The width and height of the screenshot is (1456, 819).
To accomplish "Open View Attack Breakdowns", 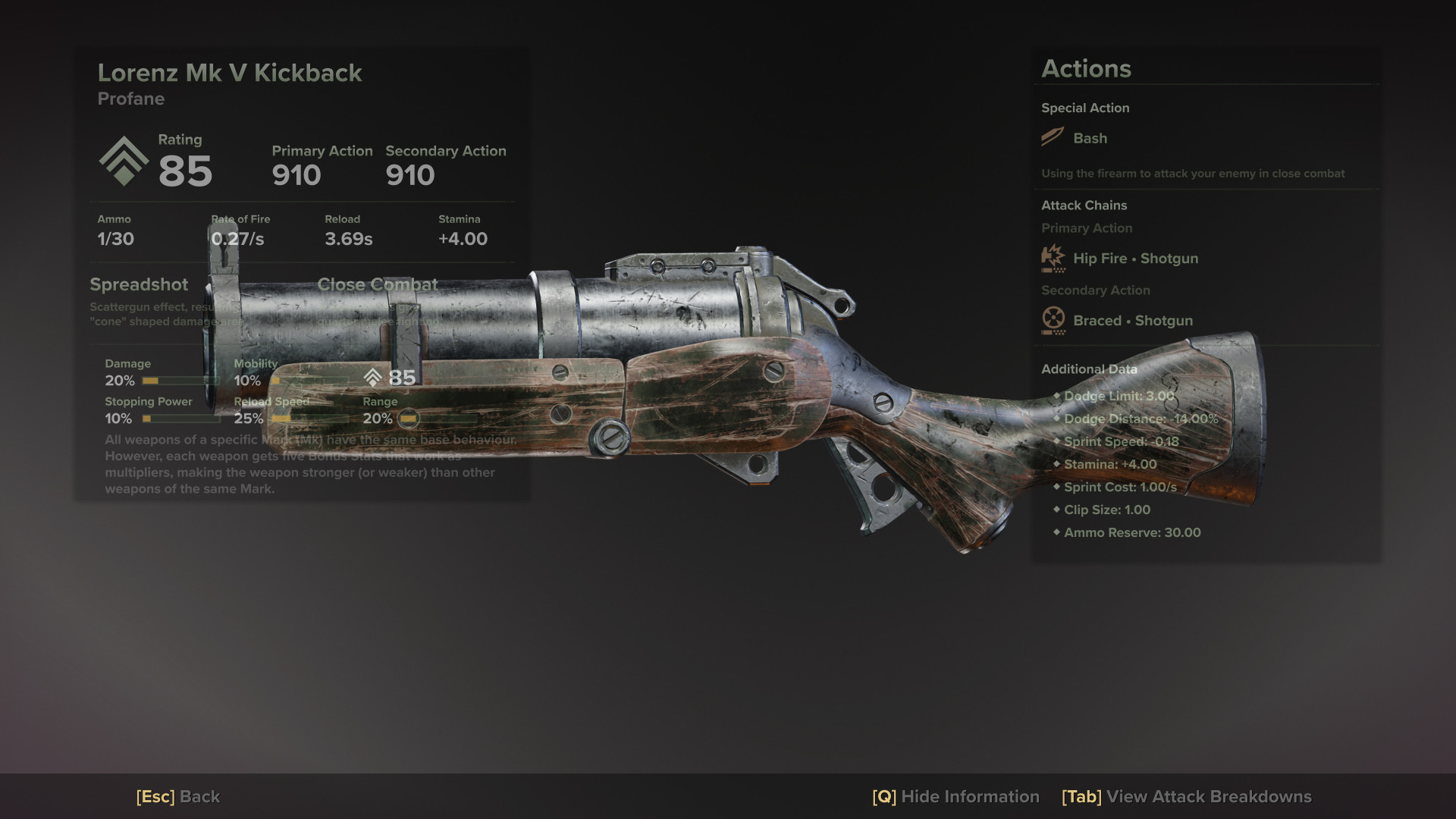I will pyautogui.click(x=1186, y=797).
